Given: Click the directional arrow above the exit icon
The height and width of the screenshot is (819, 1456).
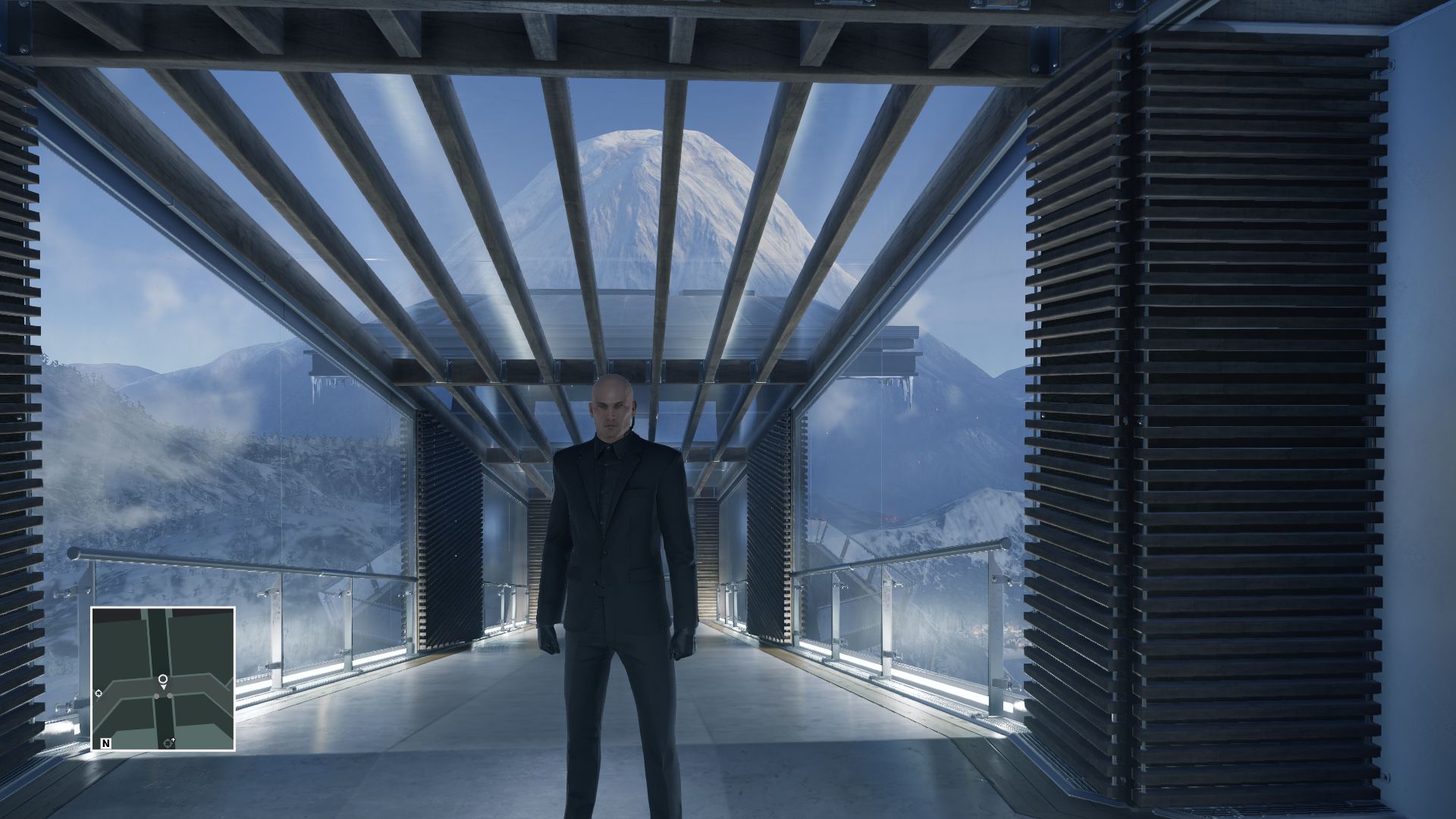Looking at the screenshot, I should (x=174, y=739).
